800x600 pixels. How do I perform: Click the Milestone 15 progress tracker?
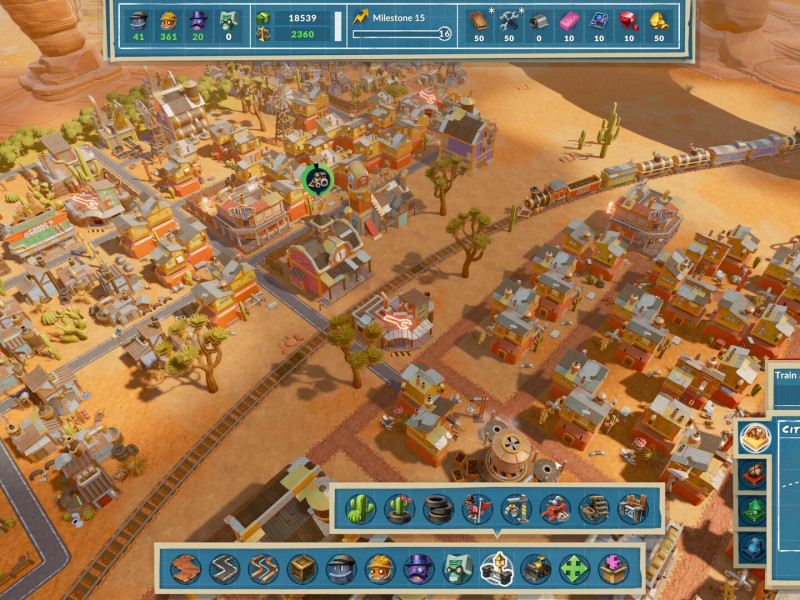398,26
